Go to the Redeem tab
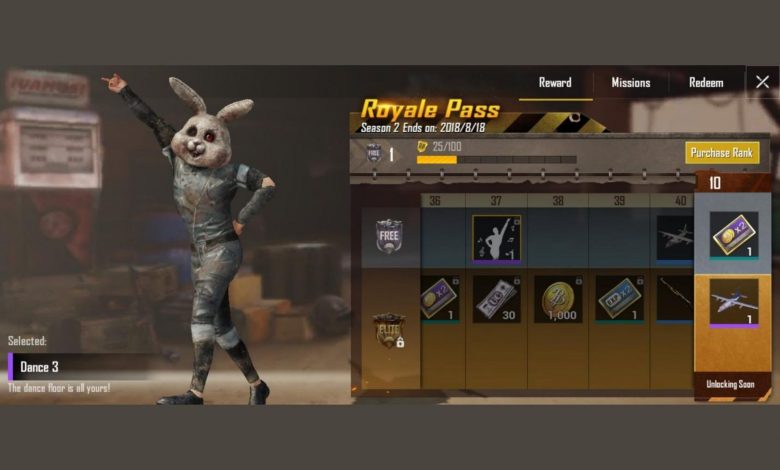Image resolution: width=780 pixels, height=470 pixels. [706, 83]
